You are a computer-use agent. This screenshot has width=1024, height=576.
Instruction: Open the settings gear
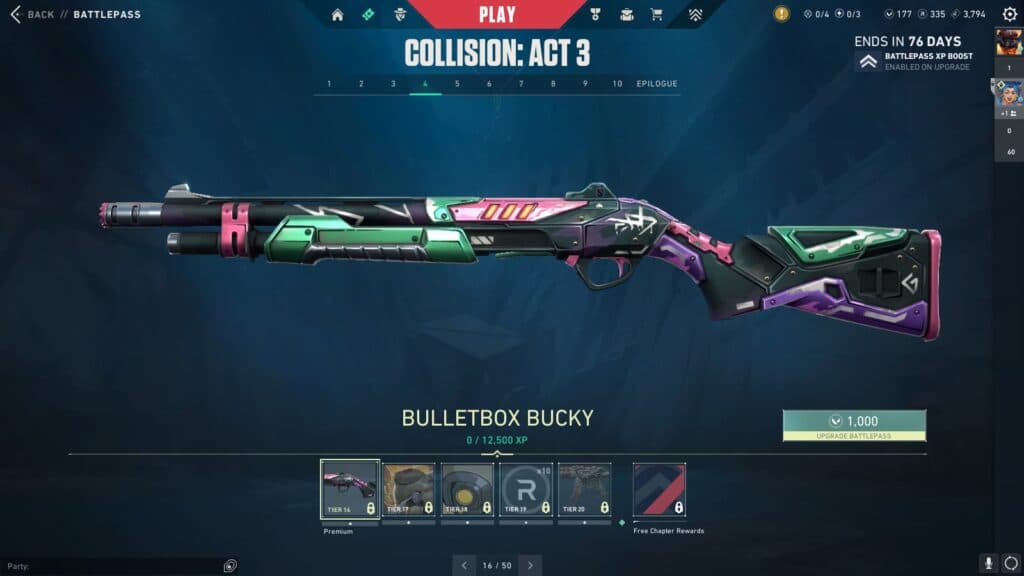[1009, 14]
